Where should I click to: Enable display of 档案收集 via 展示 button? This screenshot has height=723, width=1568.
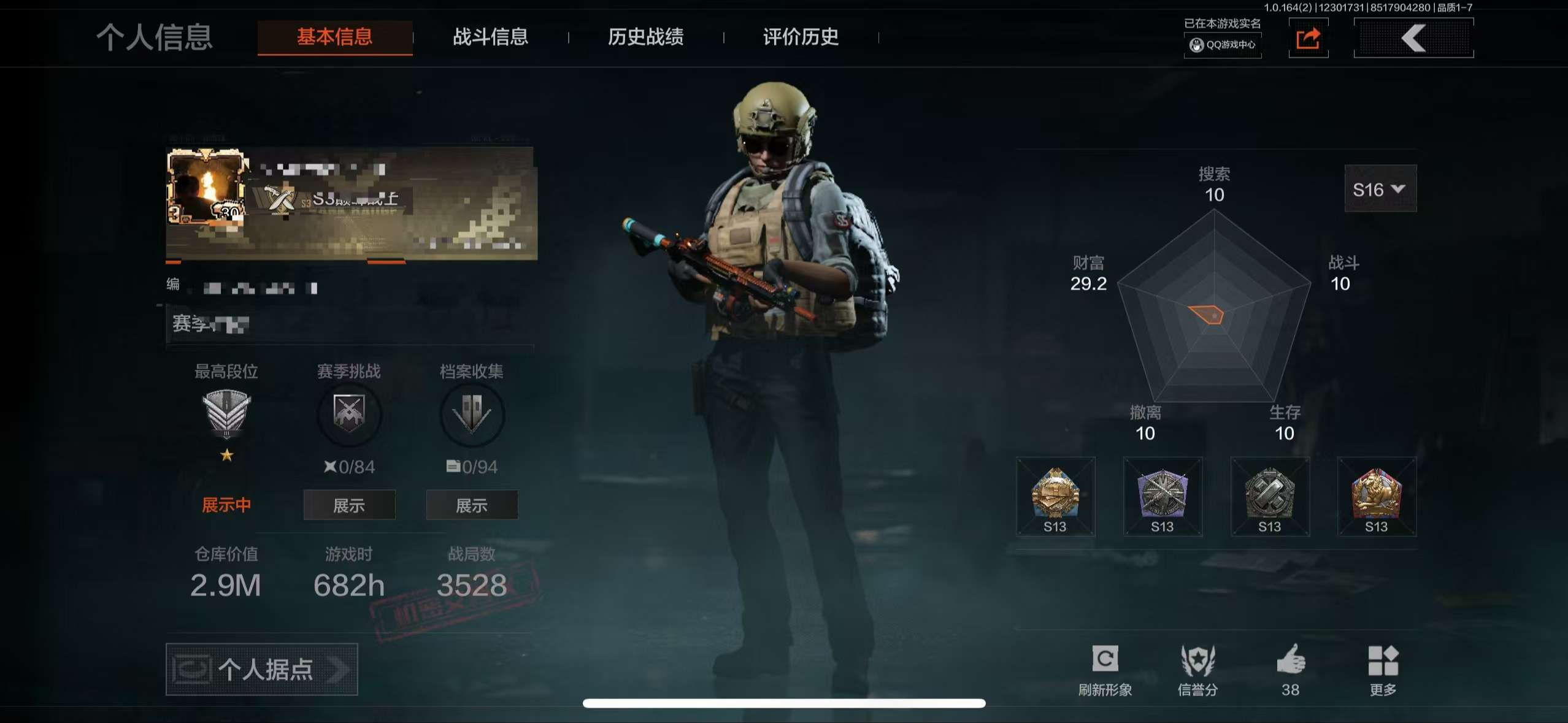pos(471,505)
